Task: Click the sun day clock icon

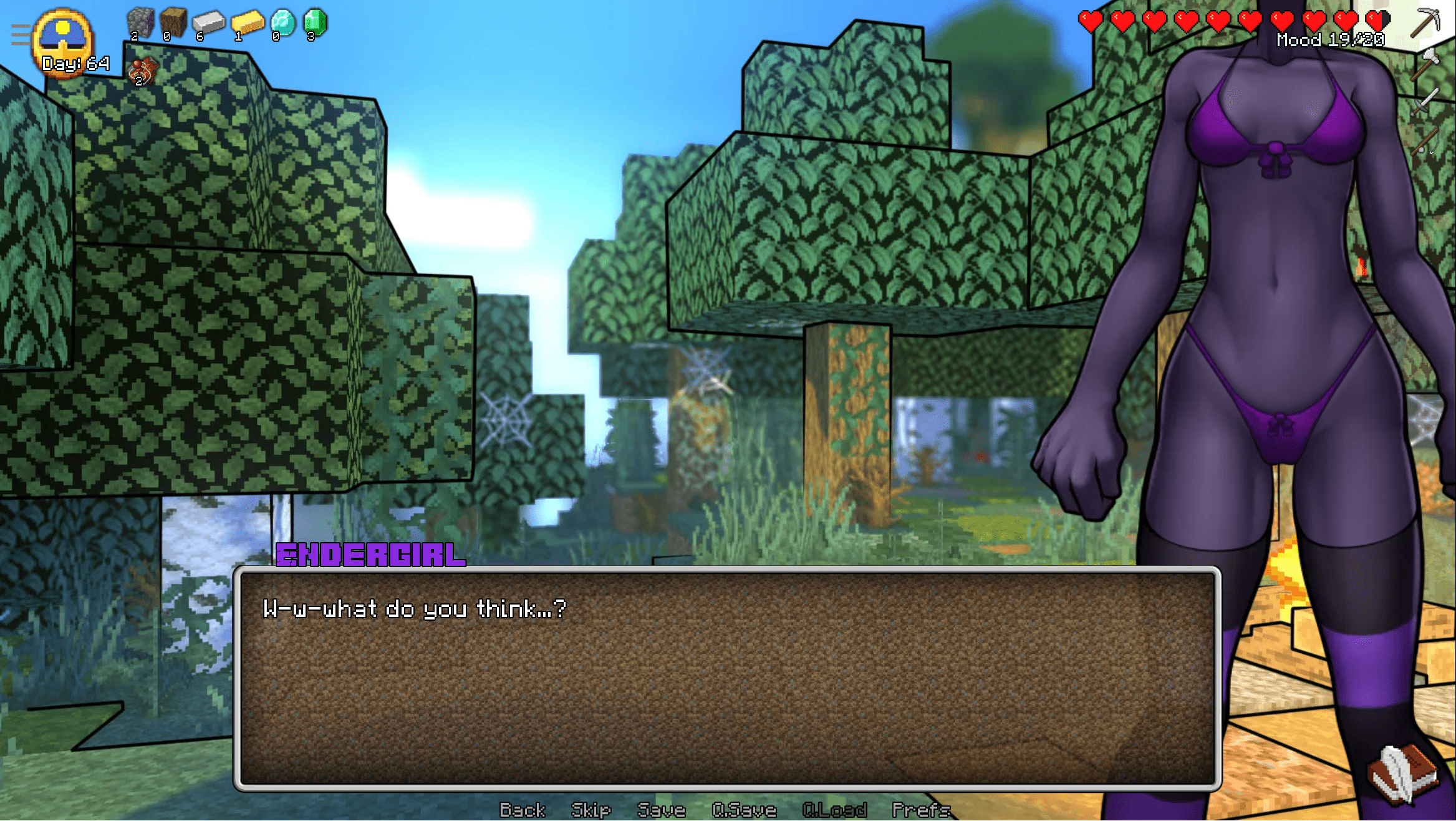Action: [x=63, y=37]
